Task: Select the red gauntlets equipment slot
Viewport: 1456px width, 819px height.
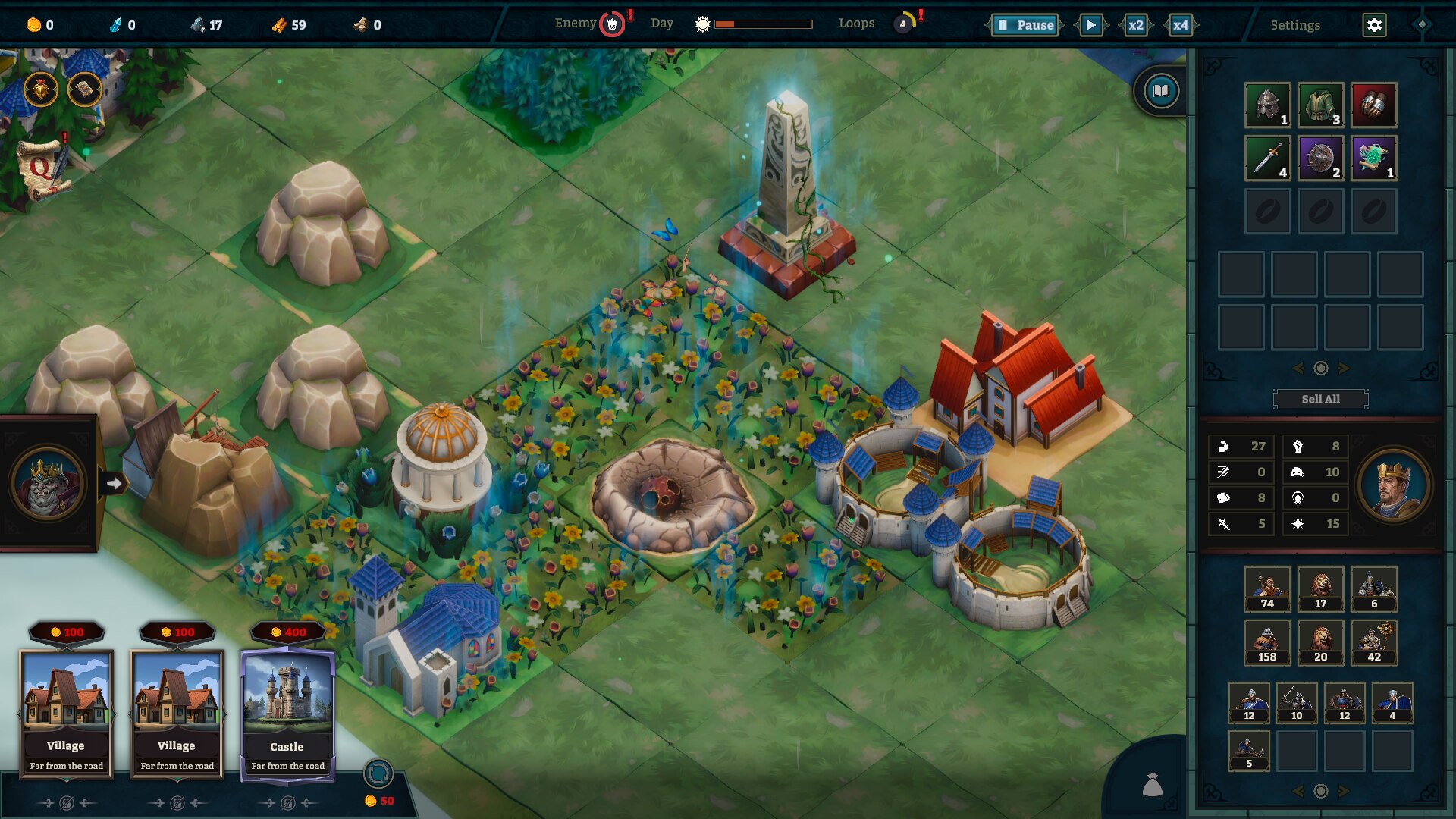Action: 1373,105
